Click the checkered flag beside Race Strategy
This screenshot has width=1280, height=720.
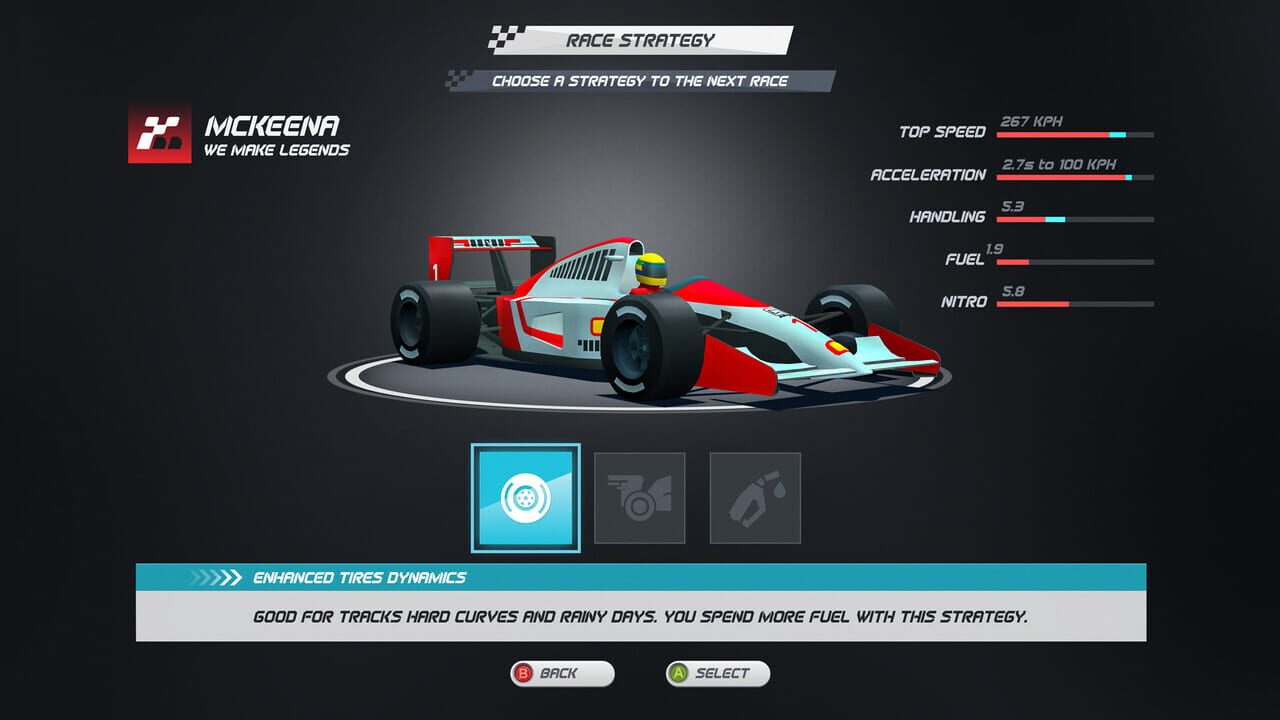click(x=505, y=37)
